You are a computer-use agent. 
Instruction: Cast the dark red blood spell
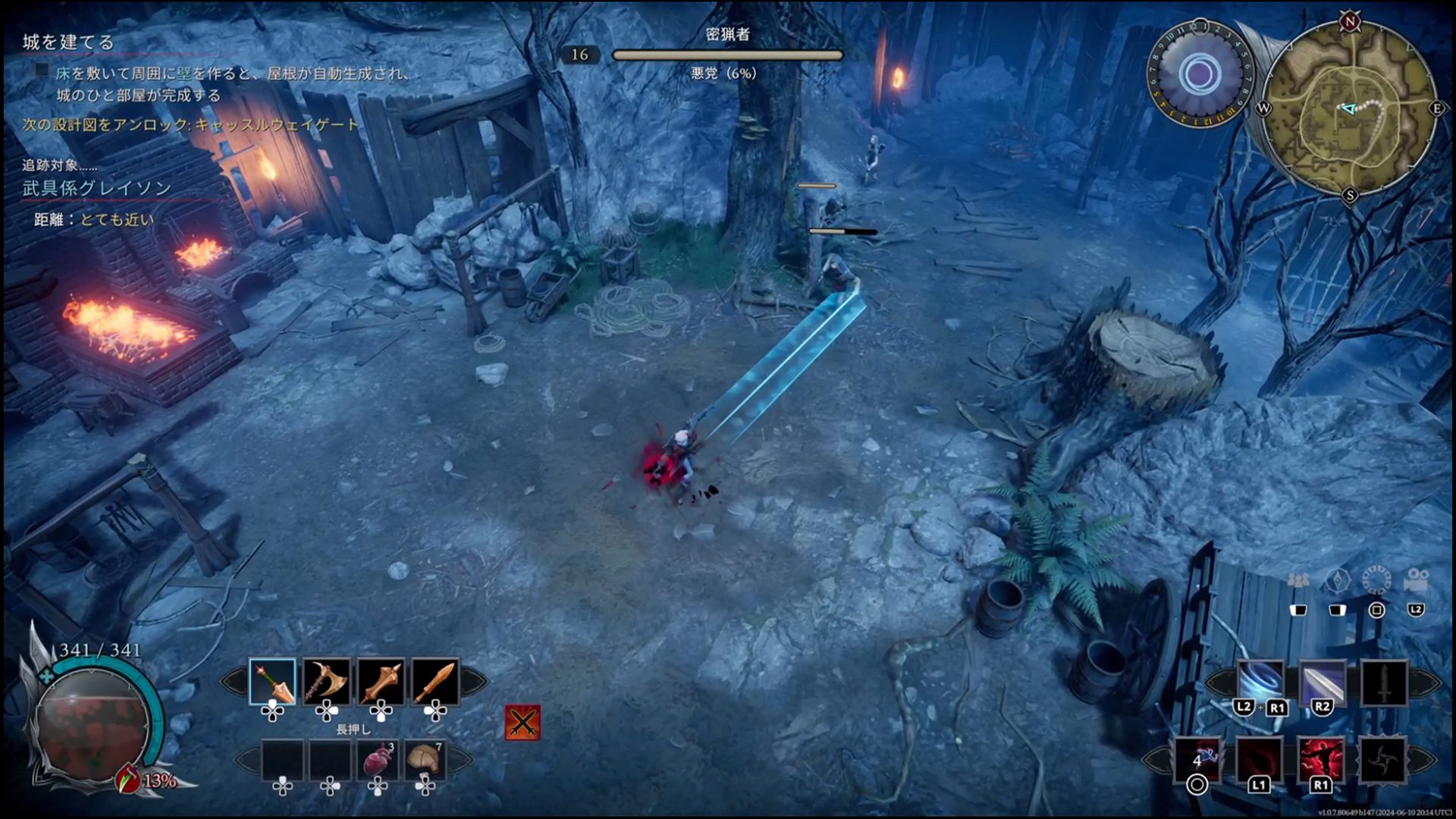pos(1260,759)
